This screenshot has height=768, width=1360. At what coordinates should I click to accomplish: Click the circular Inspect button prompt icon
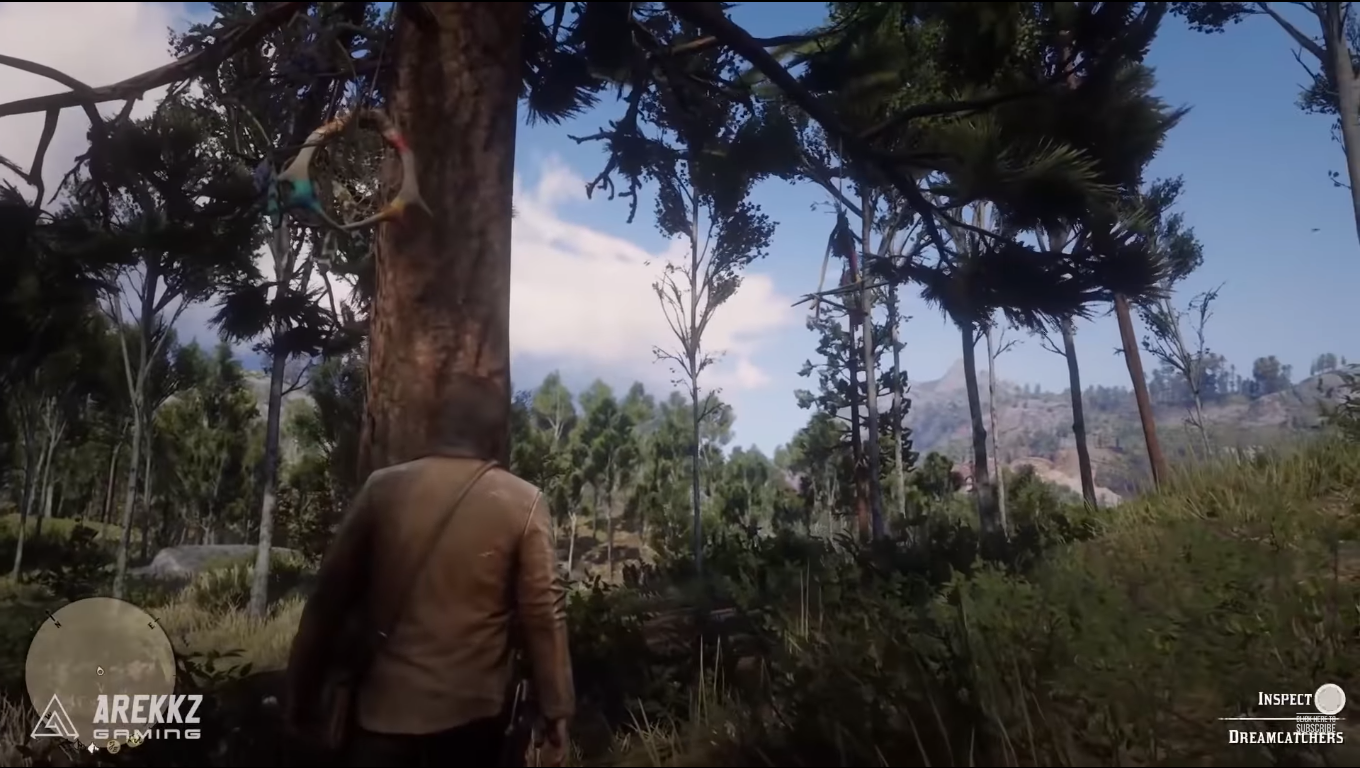pyautogui.click(x=1330, y=698)
